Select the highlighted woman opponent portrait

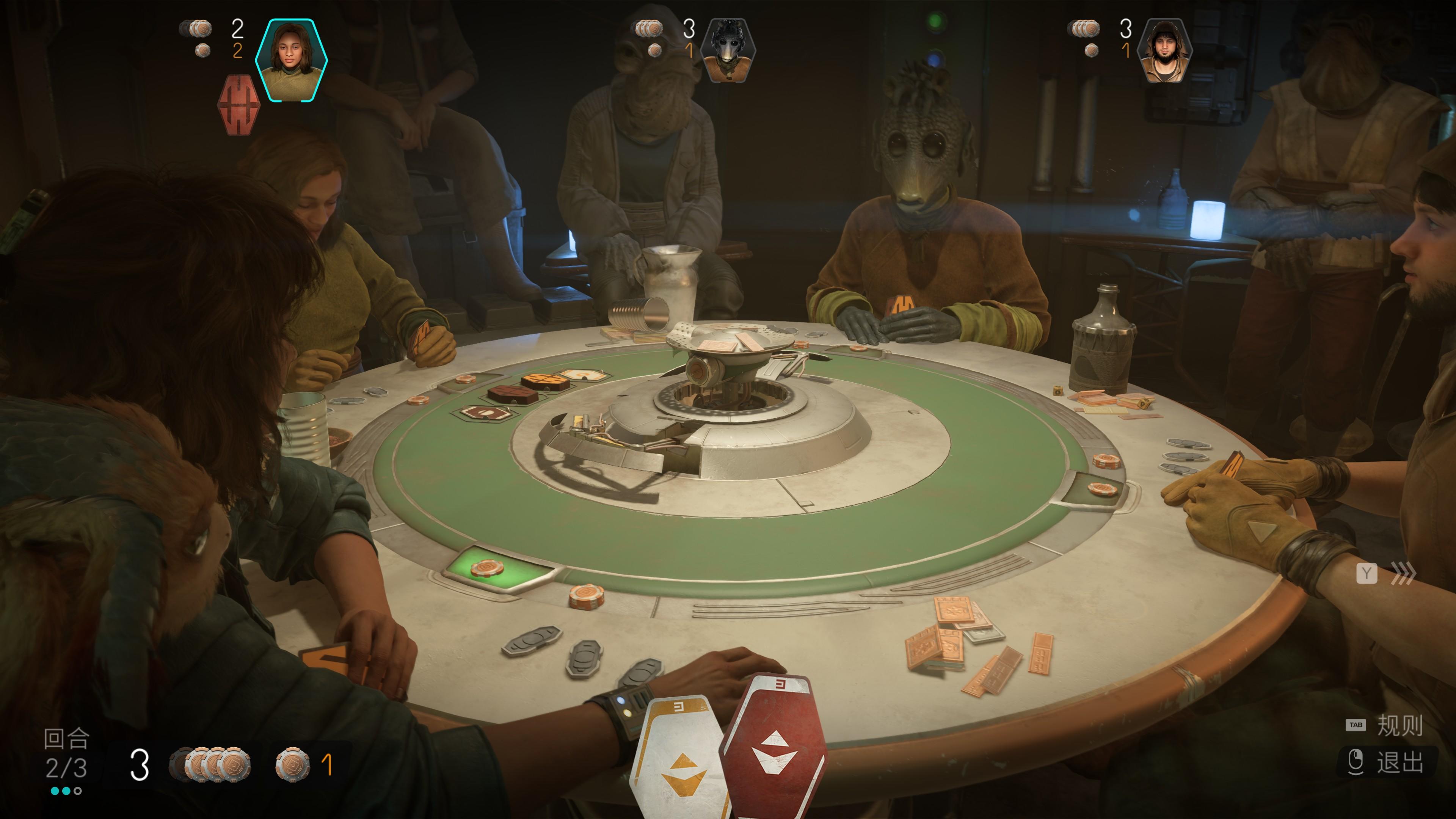tap(291, 61)
